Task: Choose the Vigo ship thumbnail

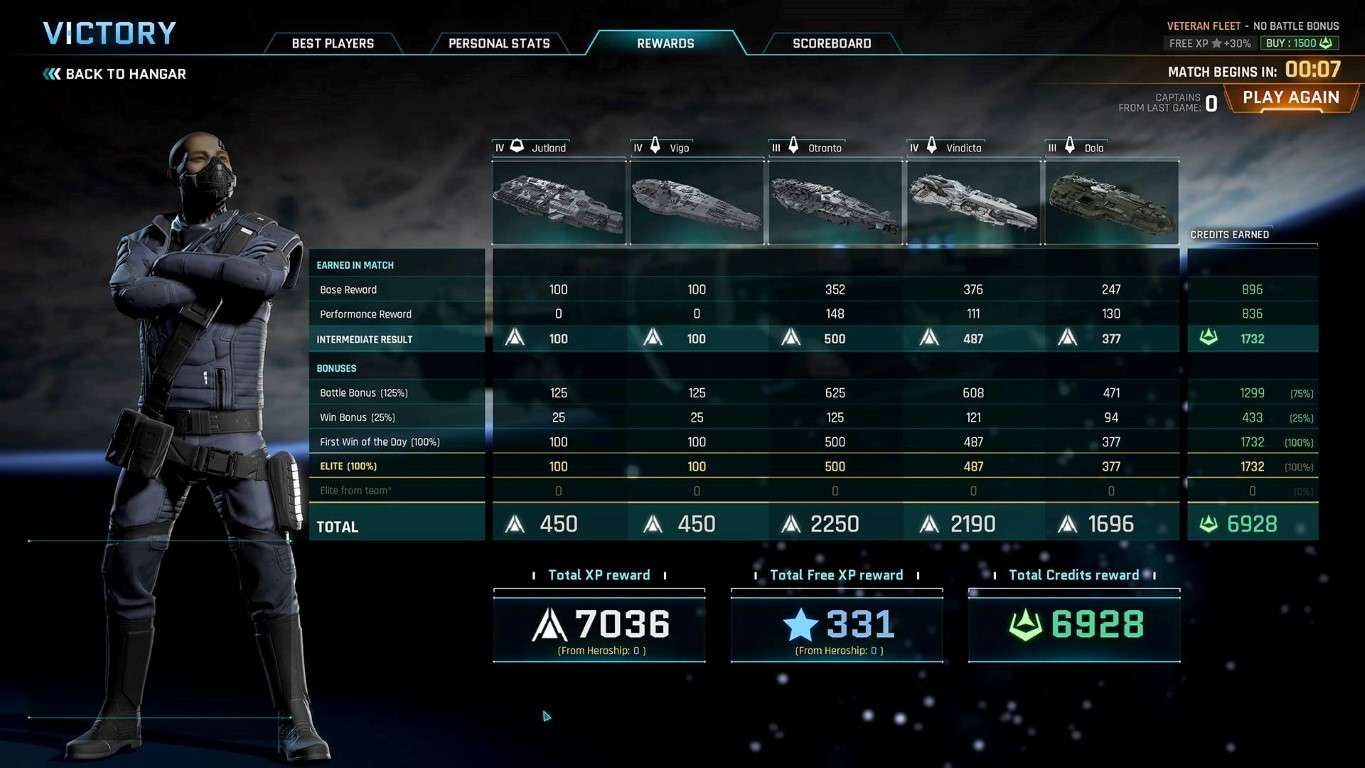Action: pyautogui.click(x=696, y=202)
